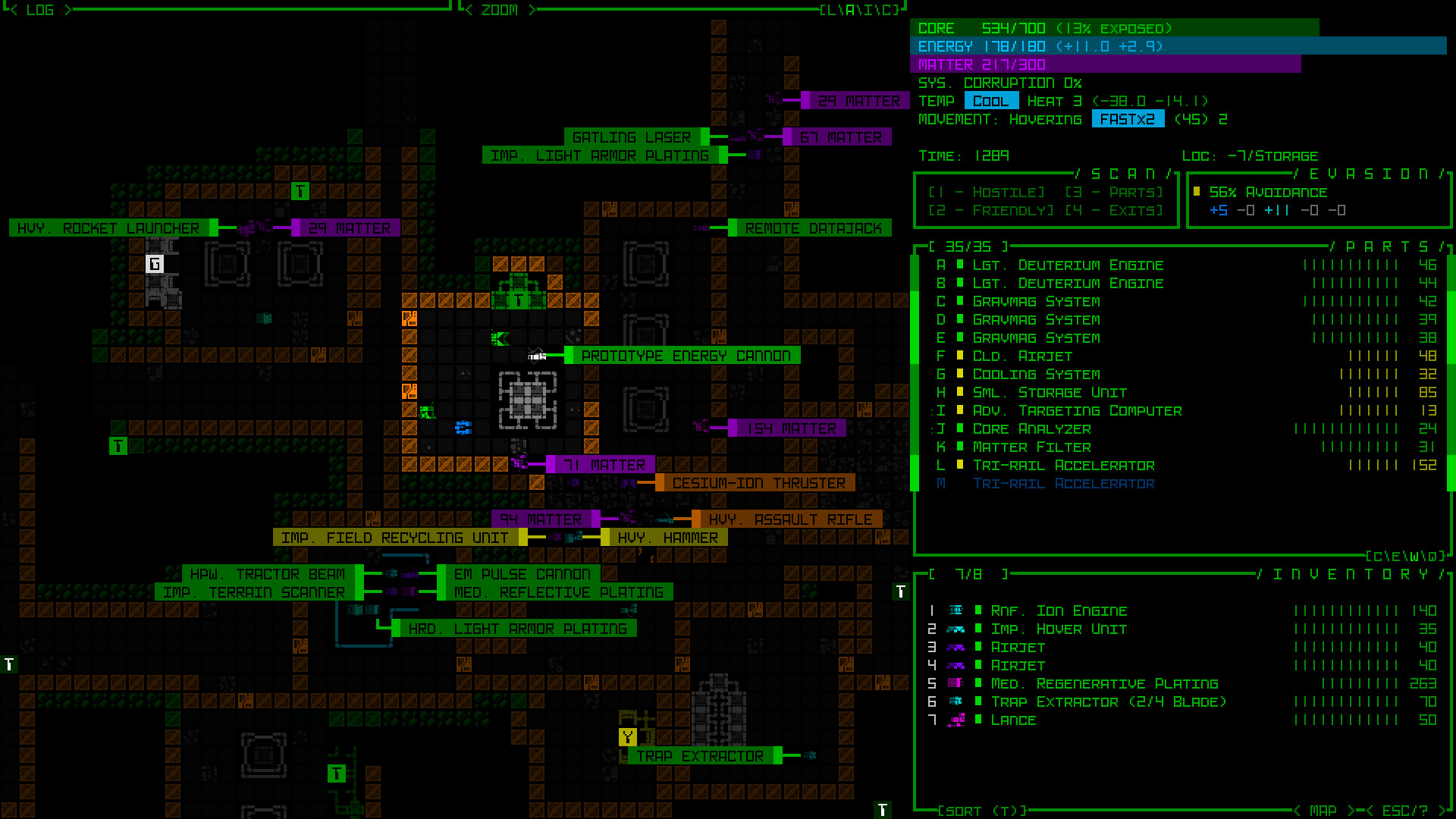The width and height of the screenshot is (1456, 819).
Task: Click the Rnf. Ion Engine icon in Inventory
Action: (956, 609)
